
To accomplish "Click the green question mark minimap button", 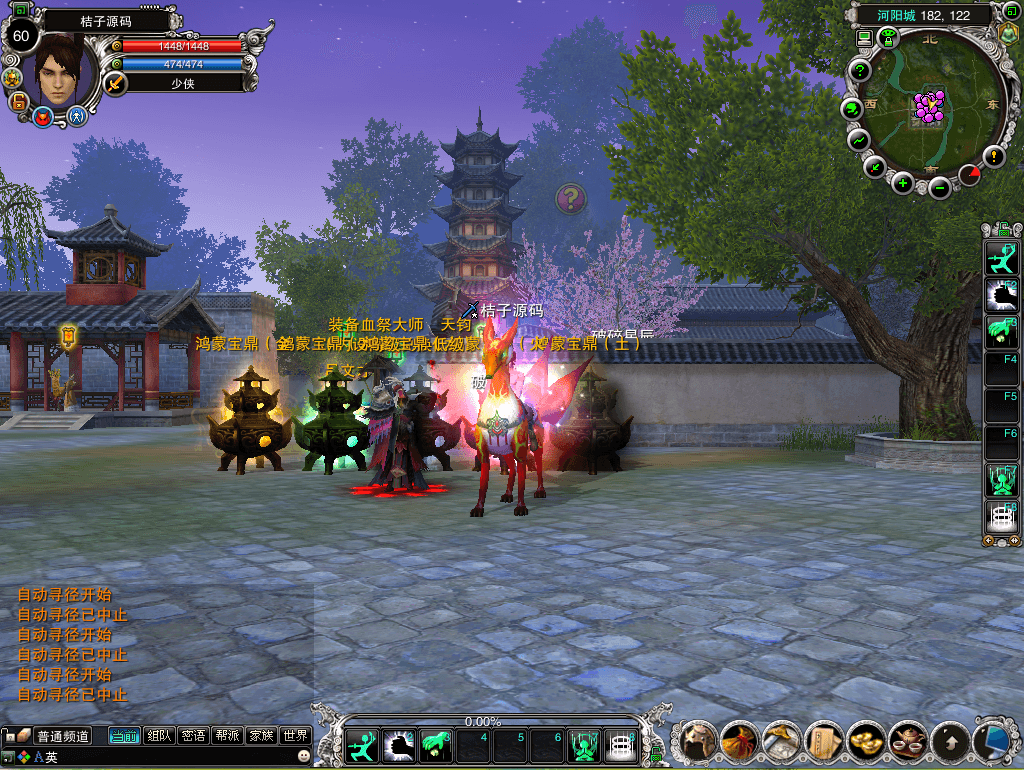I will 860,70.
